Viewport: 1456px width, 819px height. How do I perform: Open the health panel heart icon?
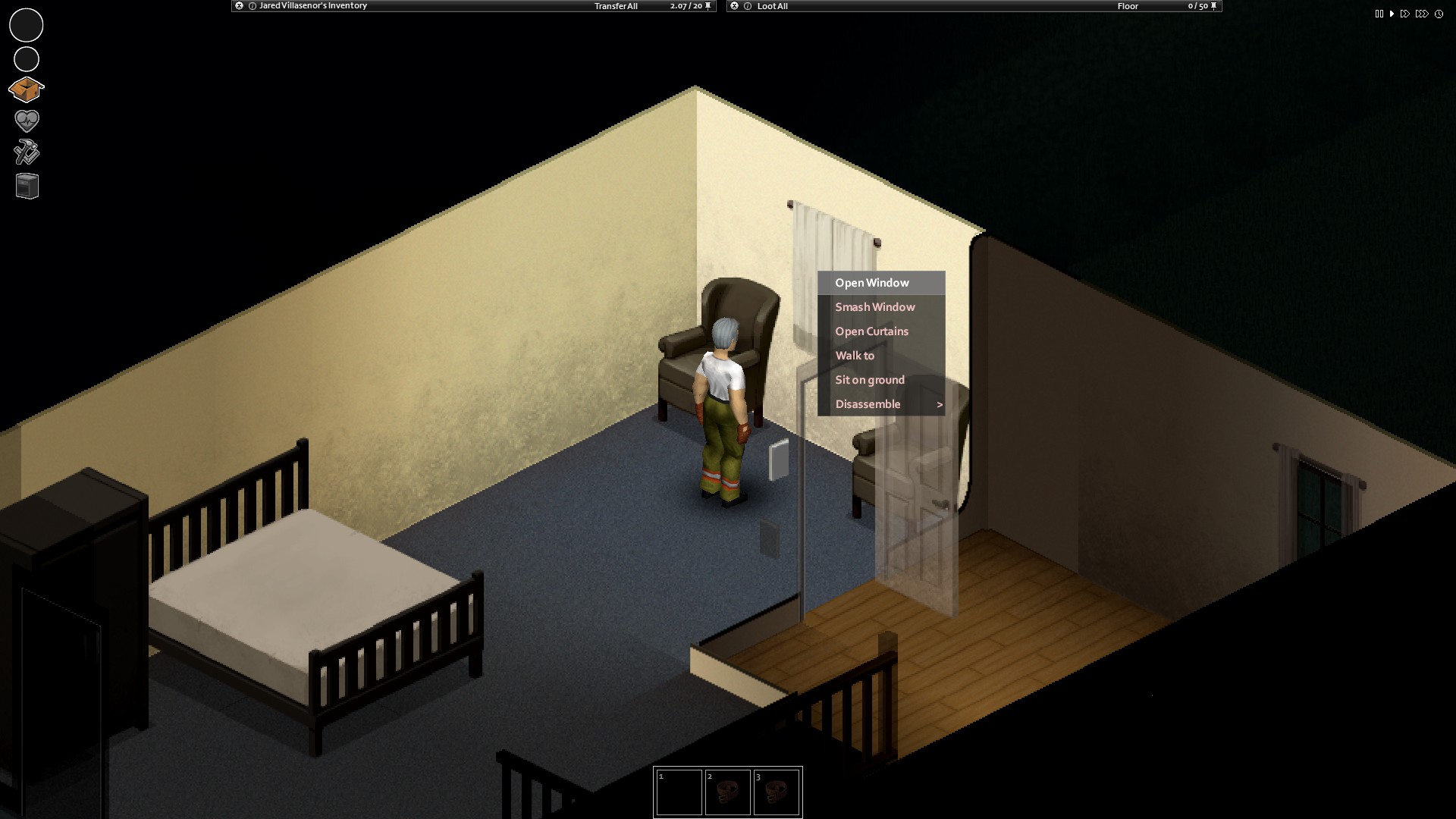pyautogui.click(x=26, y=121)
